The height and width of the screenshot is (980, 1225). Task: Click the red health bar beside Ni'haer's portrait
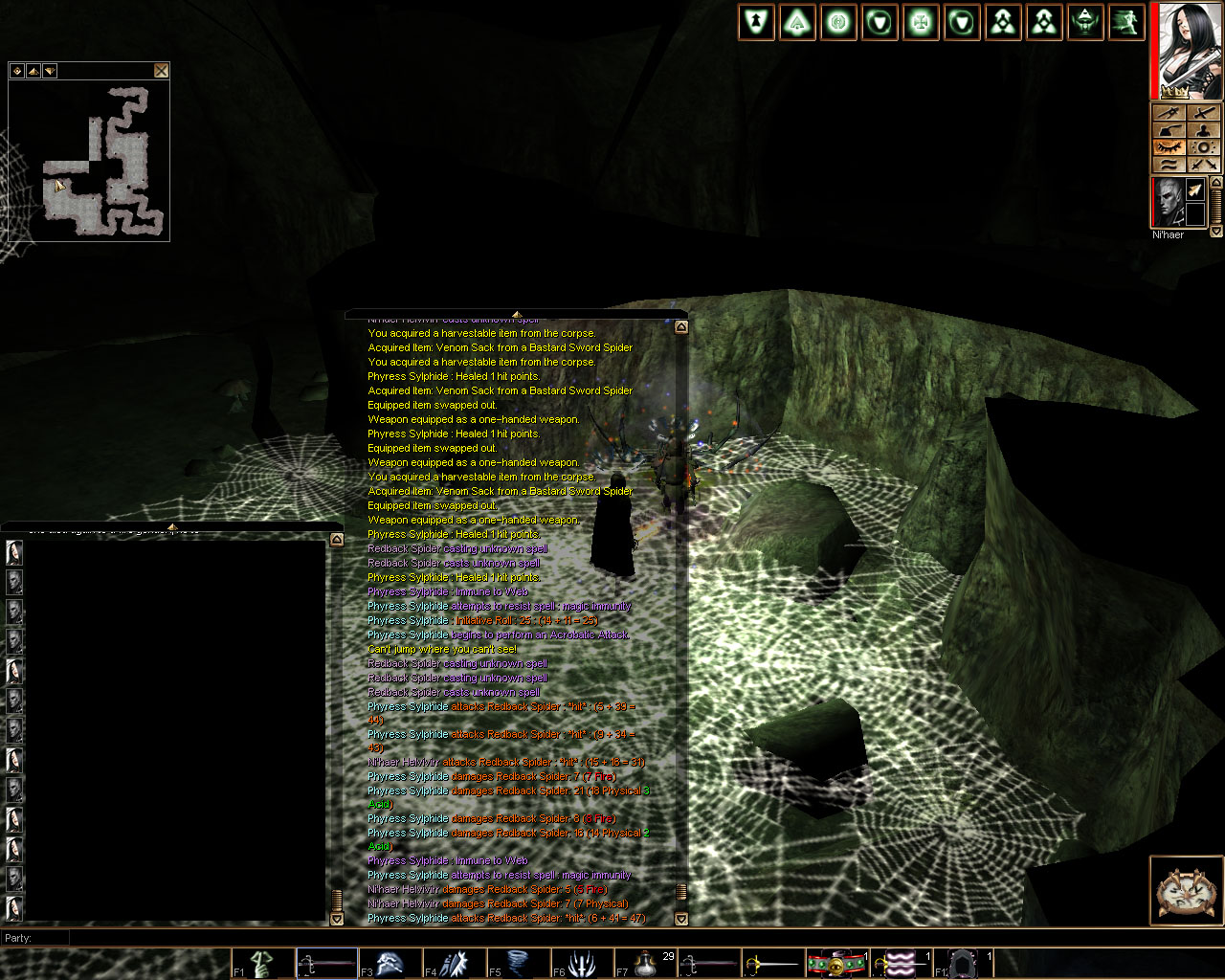(x=1153, y=204)
